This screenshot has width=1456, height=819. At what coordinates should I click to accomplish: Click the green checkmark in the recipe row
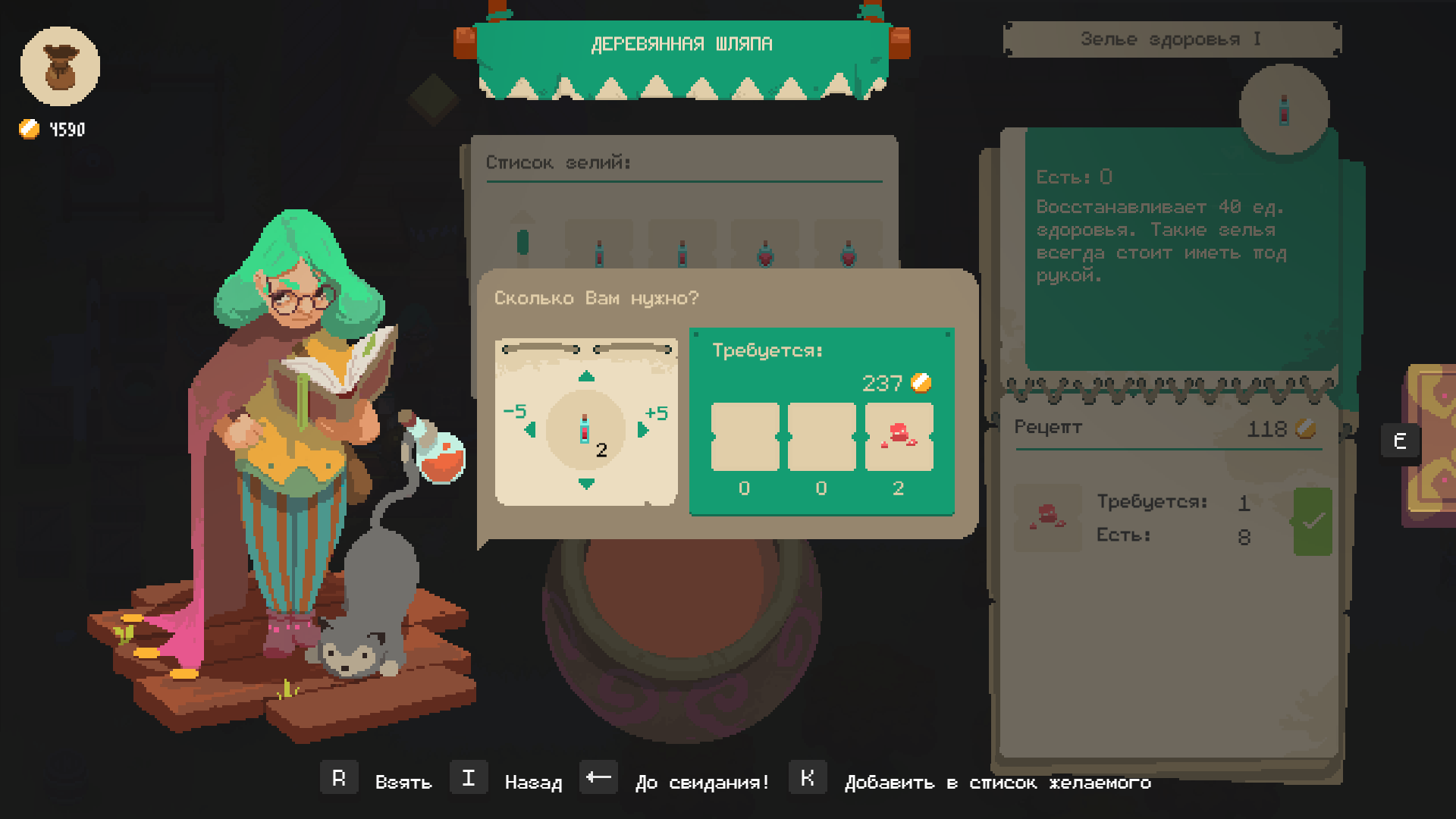(1313, 521)
